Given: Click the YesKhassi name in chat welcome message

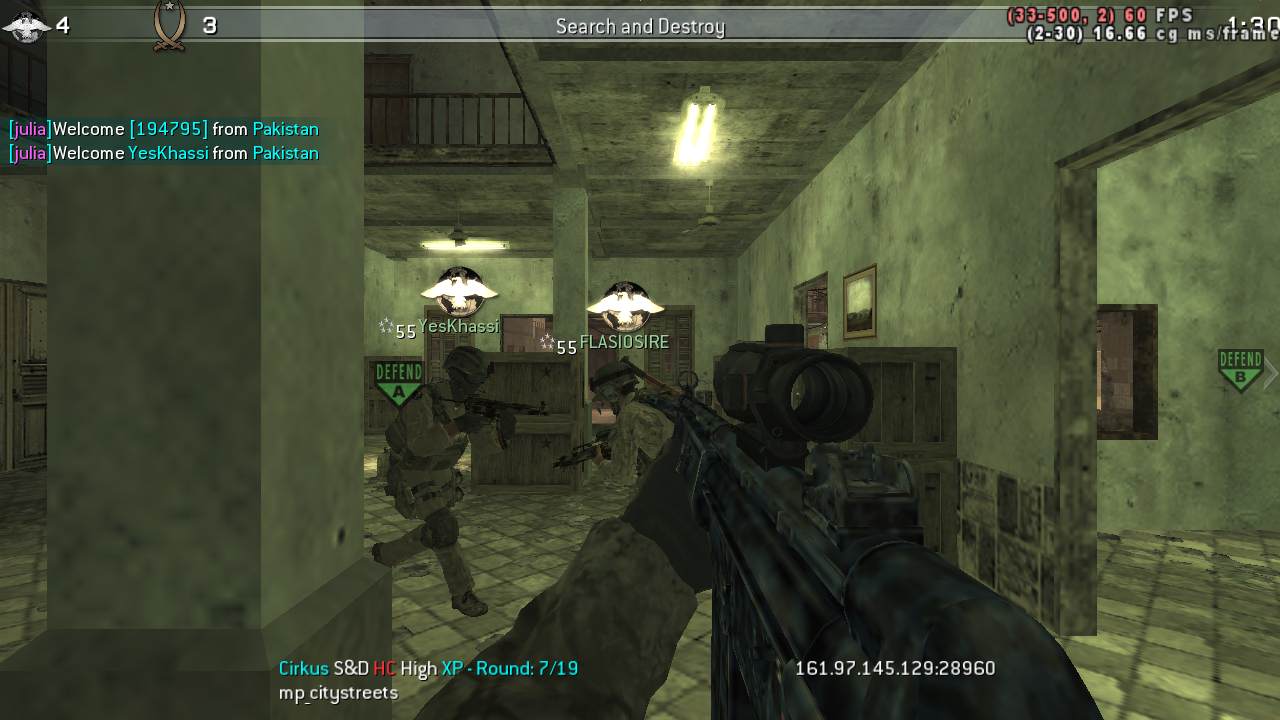Looking at the screenshot, I should point(168,153).
